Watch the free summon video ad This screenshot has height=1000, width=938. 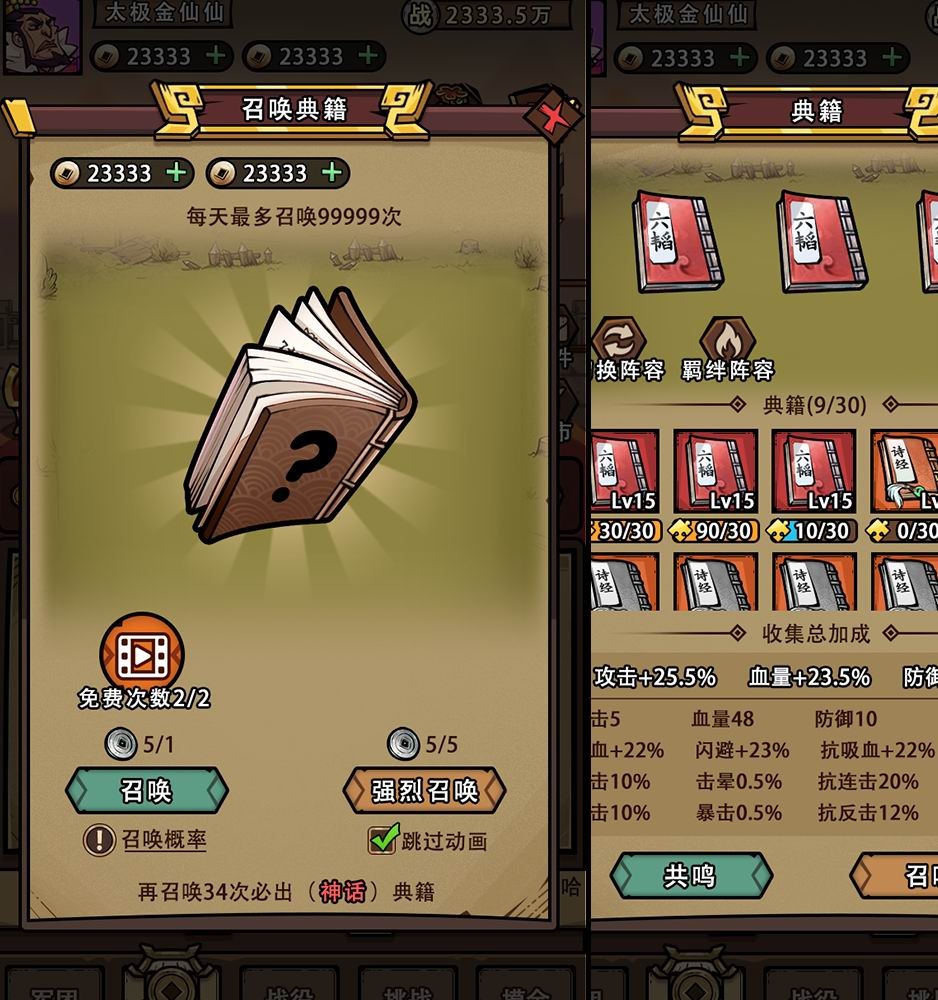142,655
